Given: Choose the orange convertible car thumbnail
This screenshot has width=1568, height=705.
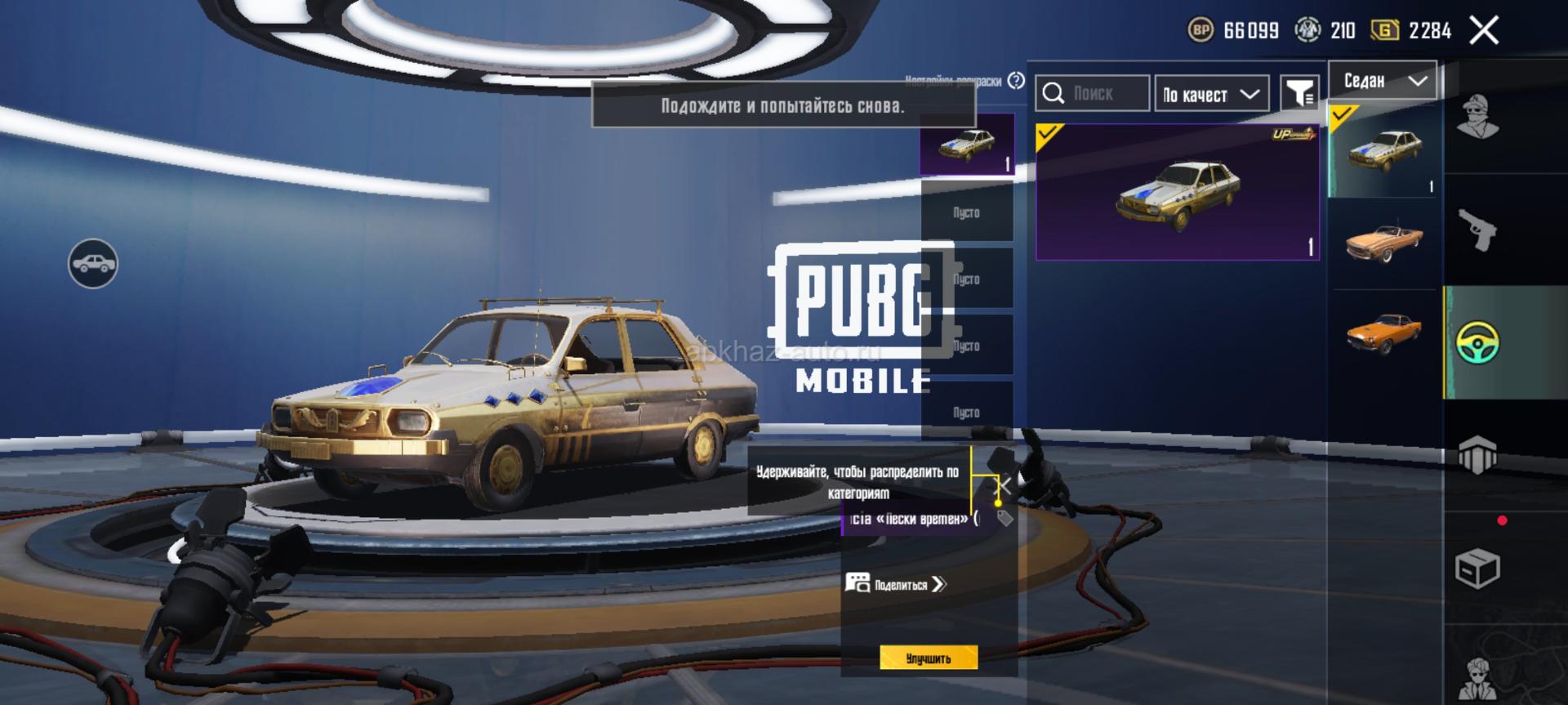Looking at the screenshot, I should [x=1383, y=242].
